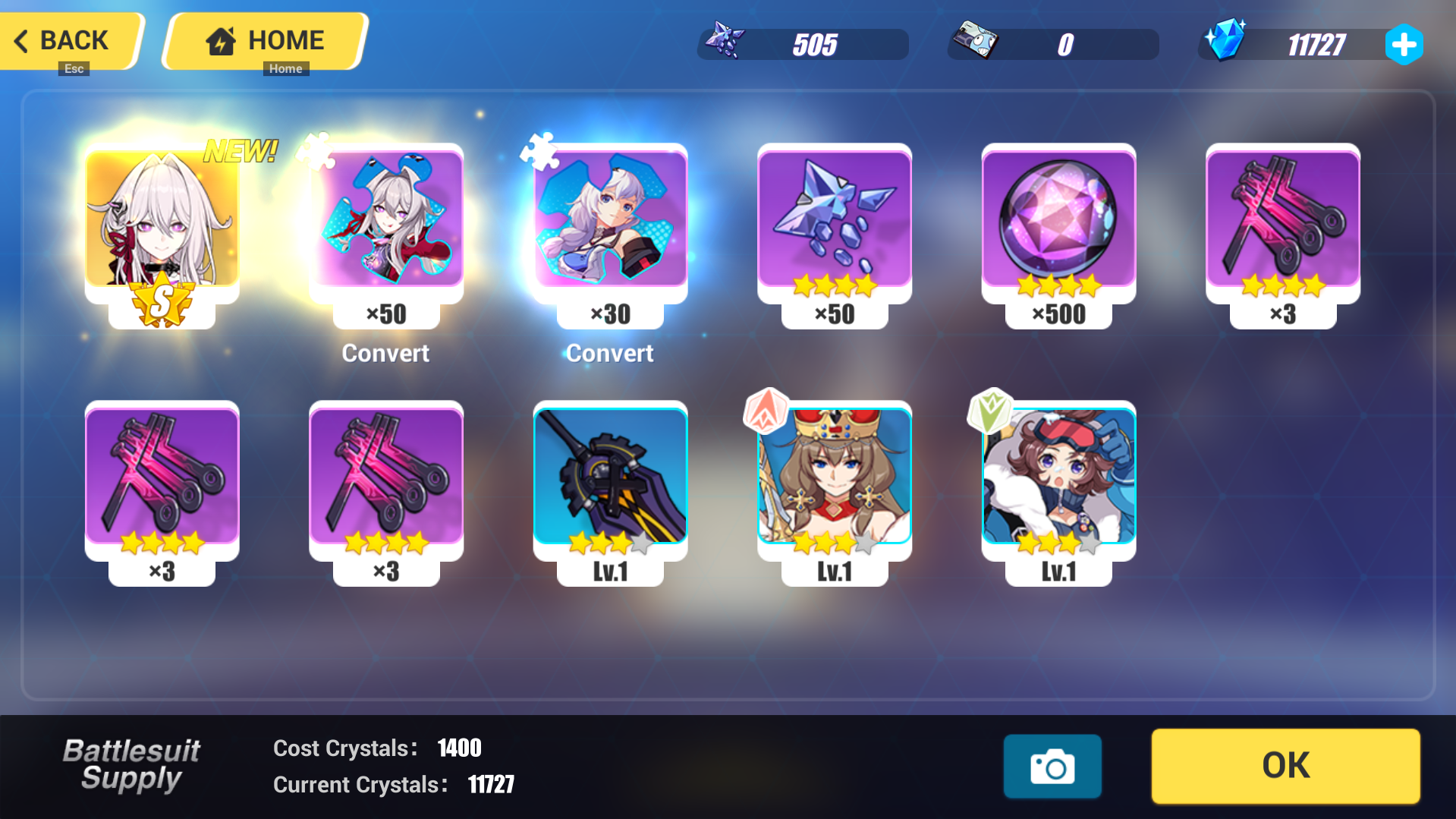The height and width of the screenshot is (819, 1456).
Task: Open the new S-rank battlesuit reward card
Action: click(x=162, y=224)
